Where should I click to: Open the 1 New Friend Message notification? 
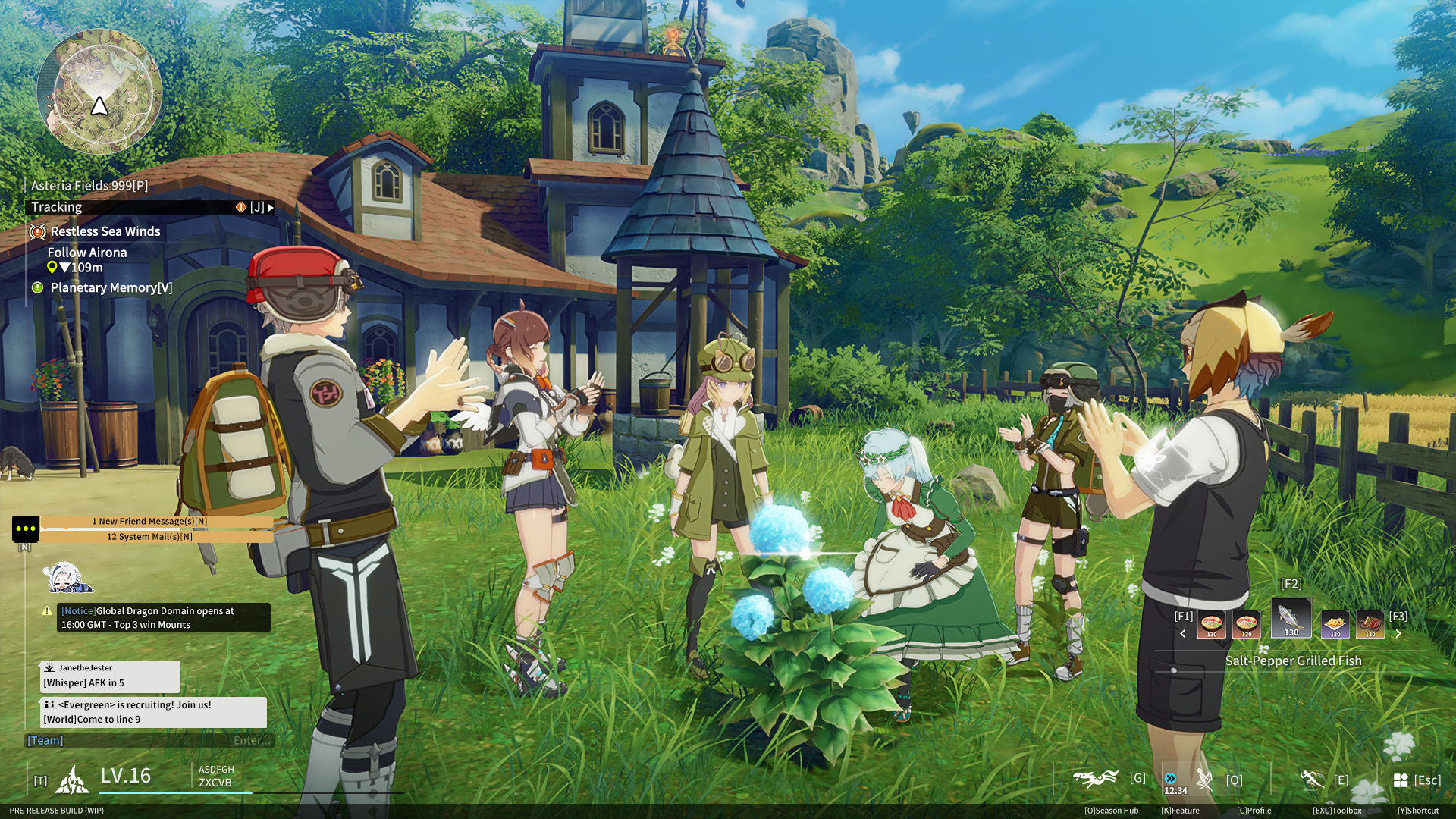pos(149,521)
